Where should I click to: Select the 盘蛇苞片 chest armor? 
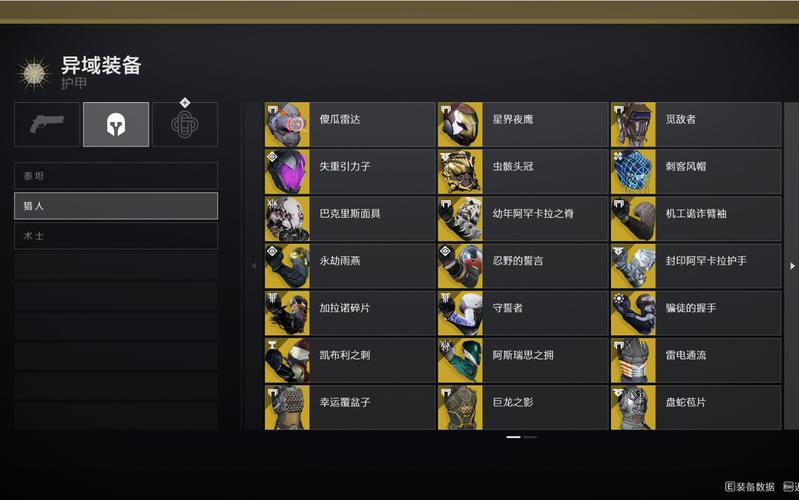click(695, 407)
